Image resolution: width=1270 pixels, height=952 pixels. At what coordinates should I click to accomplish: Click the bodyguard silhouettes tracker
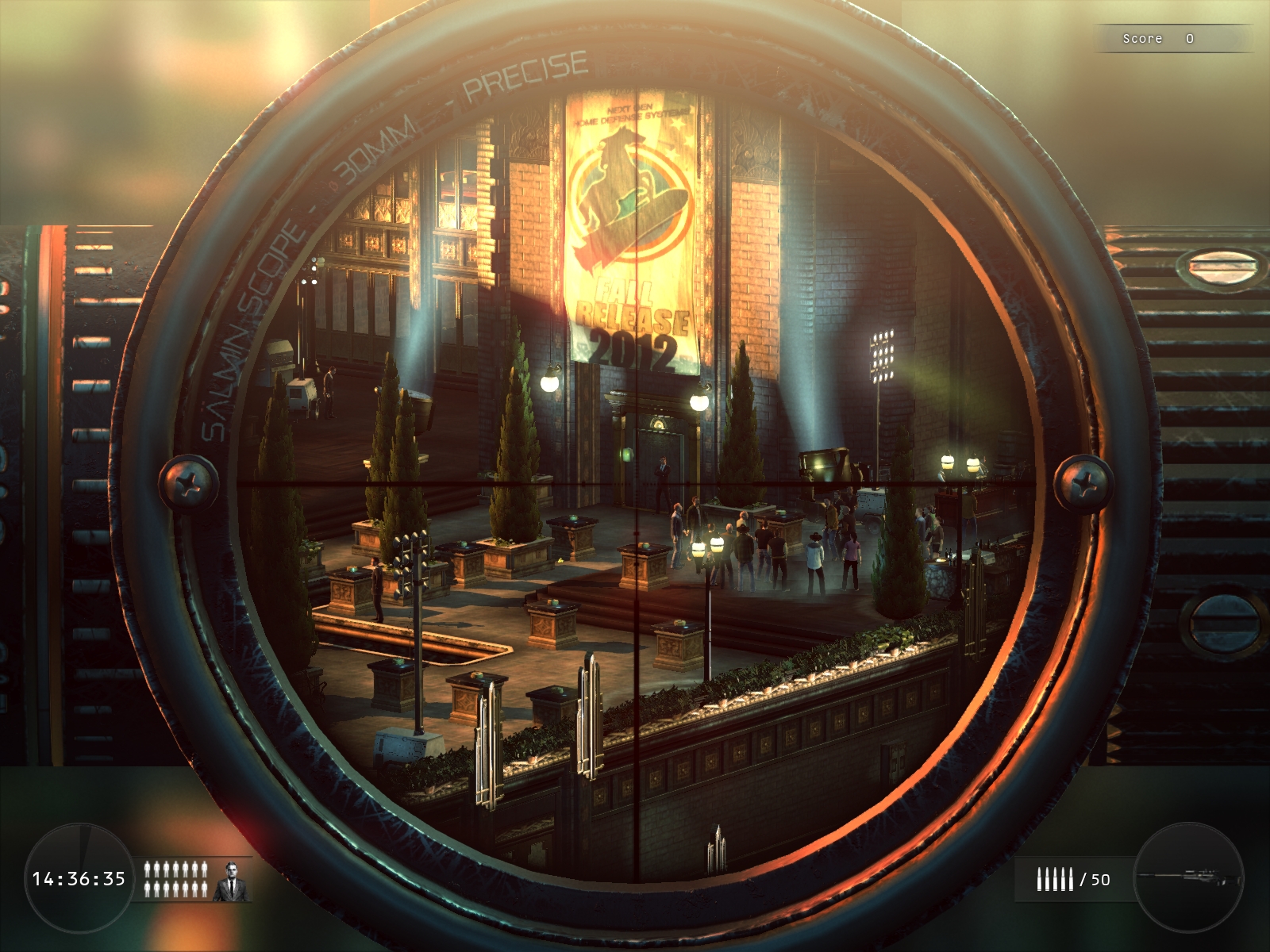[x=175, y=879]
